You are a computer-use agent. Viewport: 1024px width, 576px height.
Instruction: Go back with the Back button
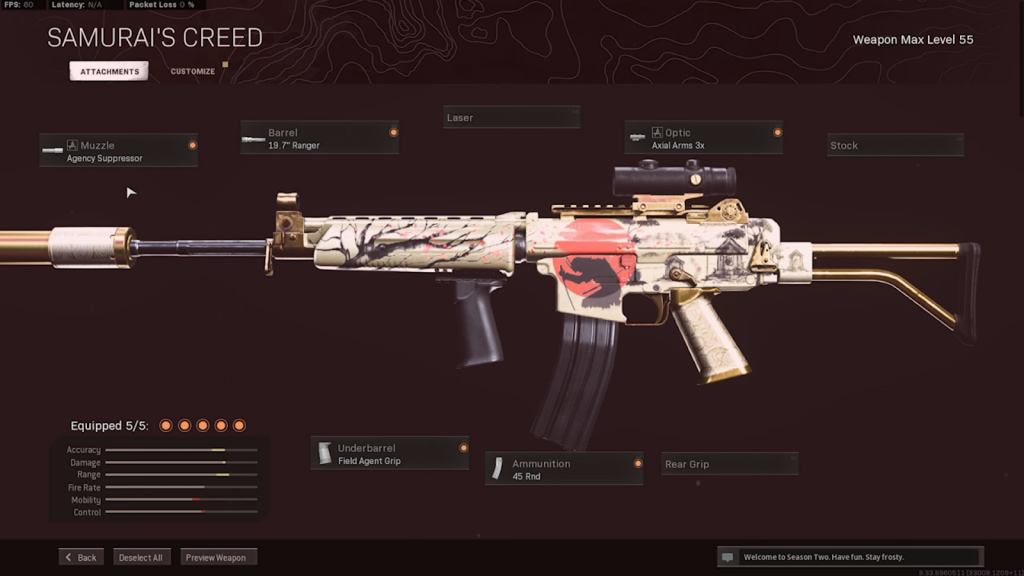(82, 557)
